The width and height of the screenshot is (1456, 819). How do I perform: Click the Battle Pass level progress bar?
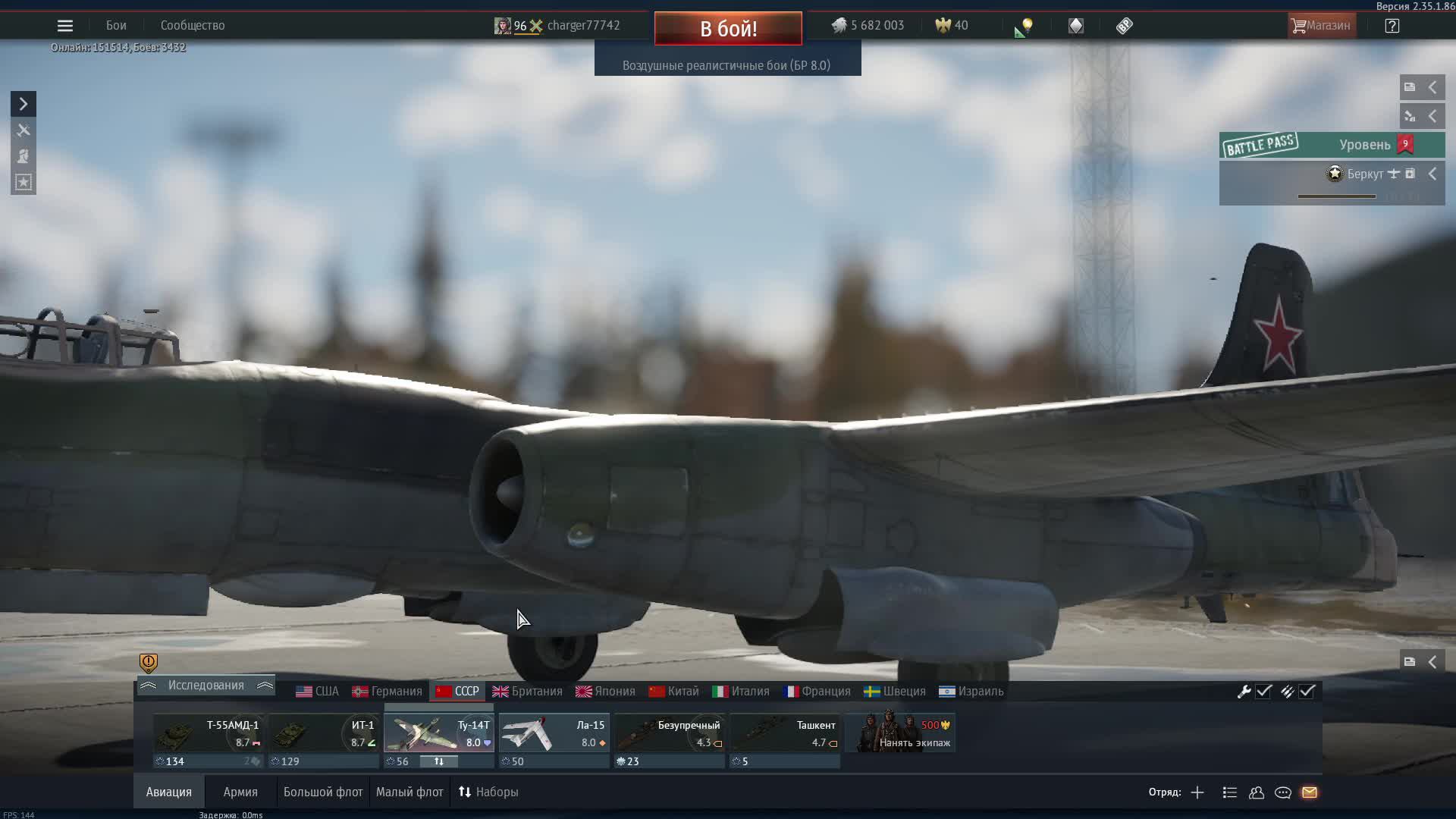pos(1337,196)
